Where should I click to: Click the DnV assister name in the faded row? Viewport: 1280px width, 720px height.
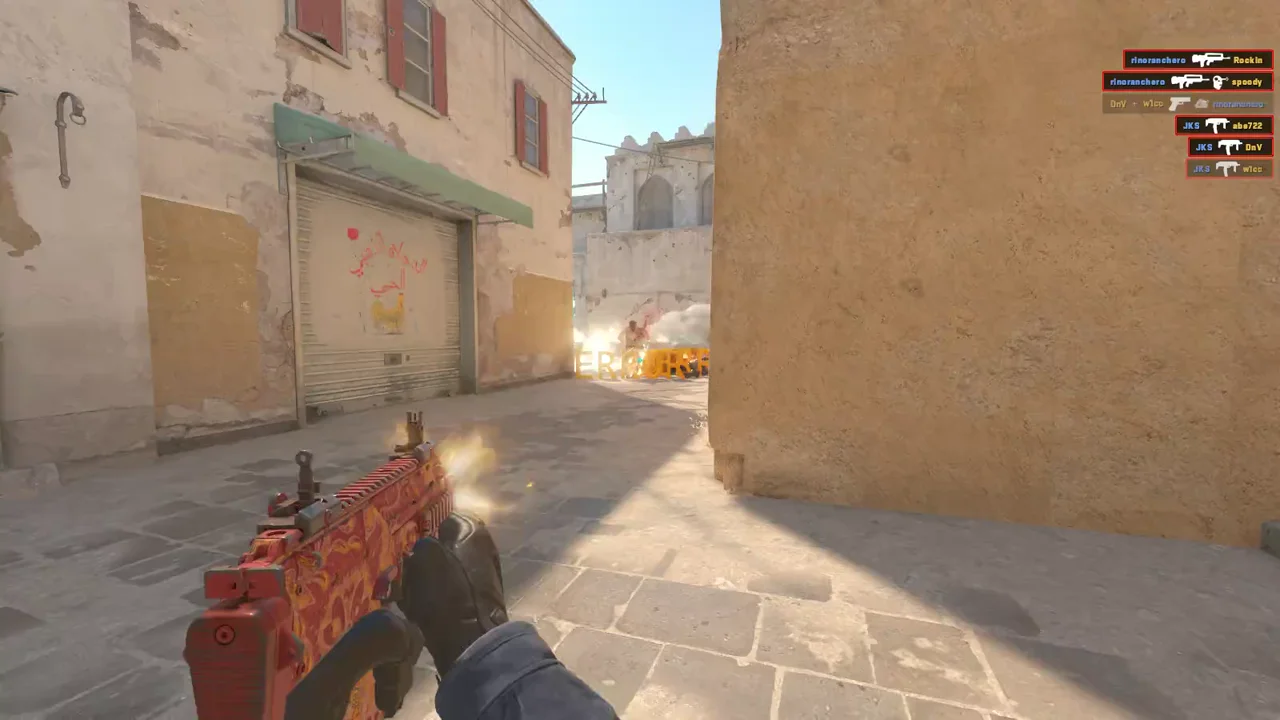click(x=1117, y=103)
